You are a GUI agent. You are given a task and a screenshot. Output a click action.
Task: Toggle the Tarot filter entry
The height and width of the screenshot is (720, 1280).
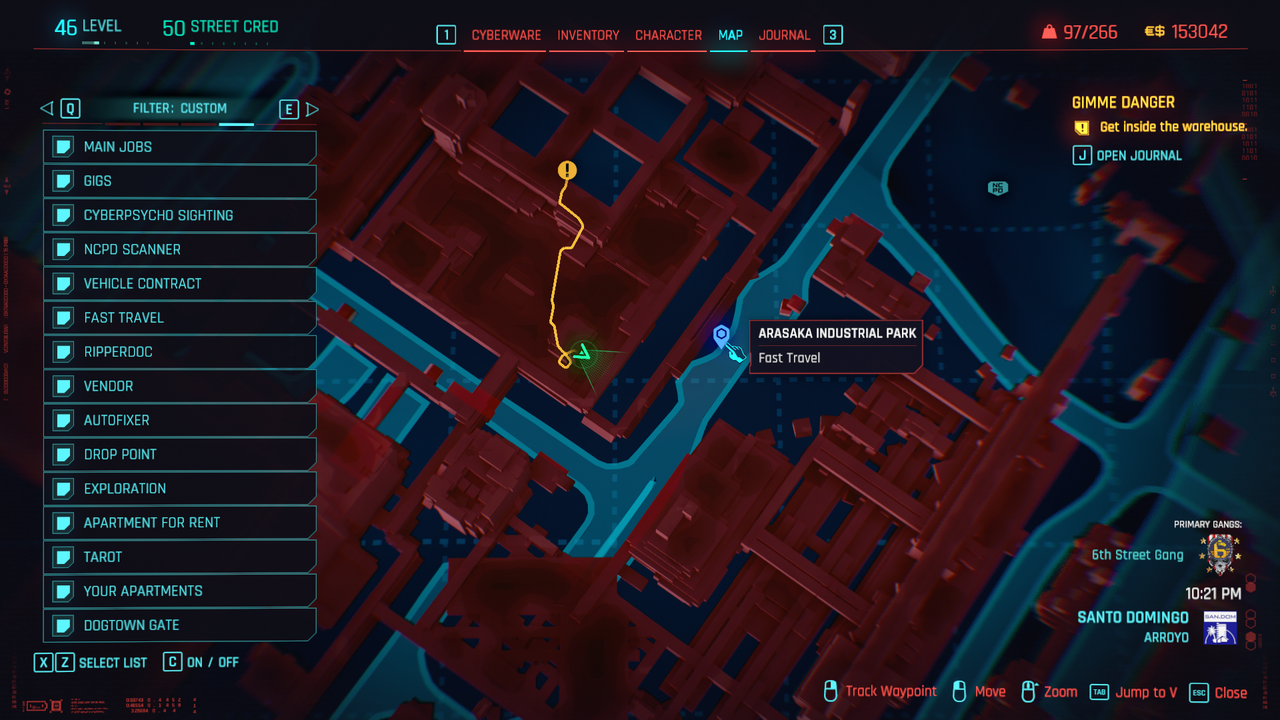pos(180,557)
